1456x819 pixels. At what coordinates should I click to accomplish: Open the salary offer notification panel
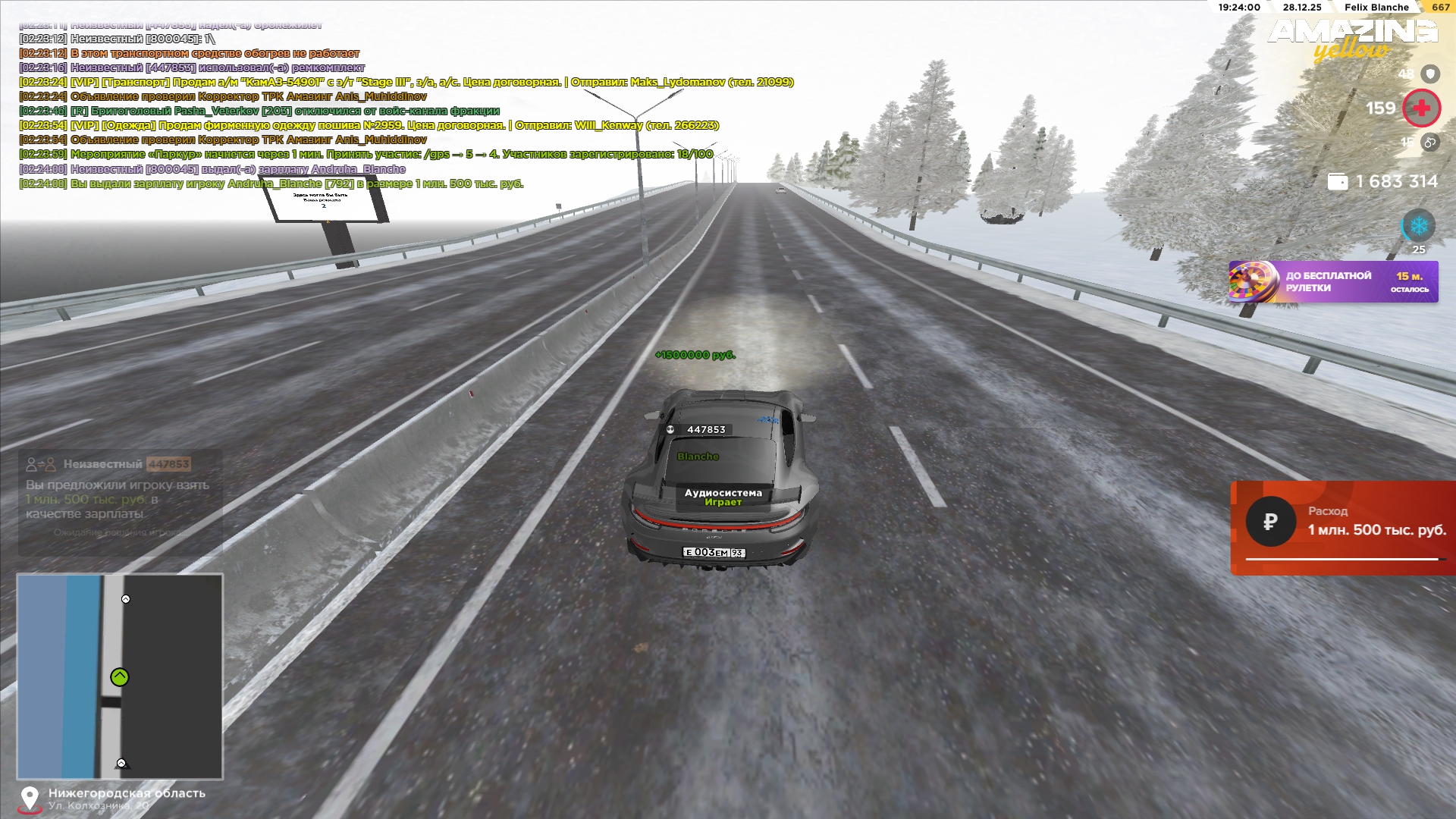point(120,502)
